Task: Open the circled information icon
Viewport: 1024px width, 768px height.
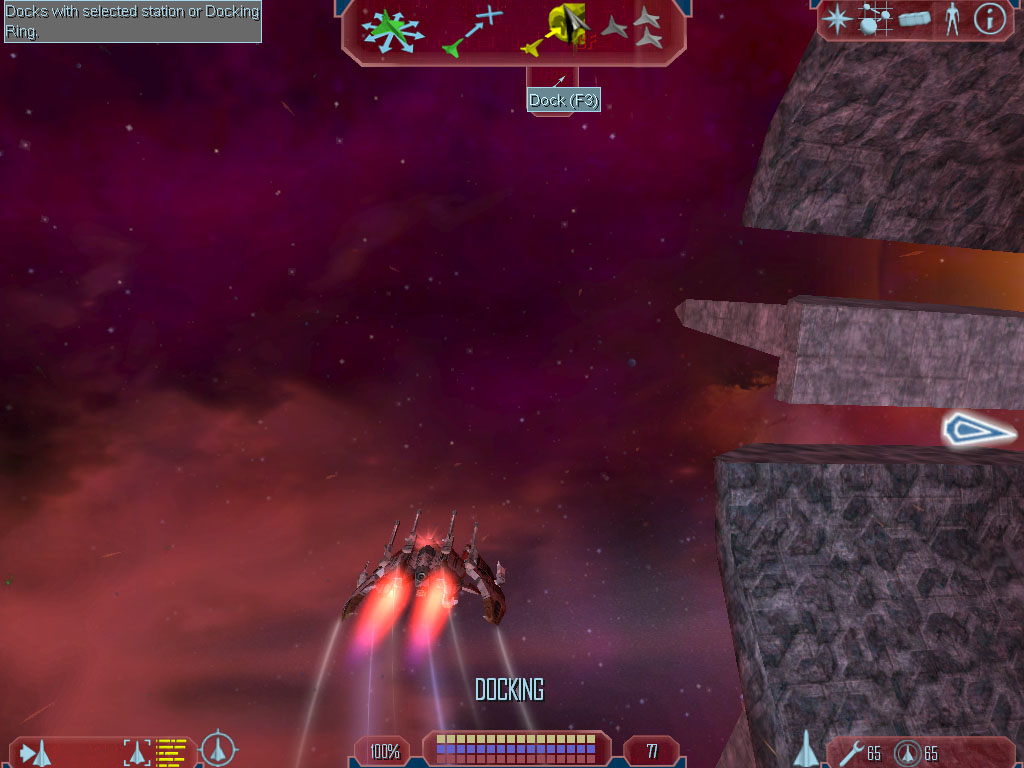Action: point(989,19)
